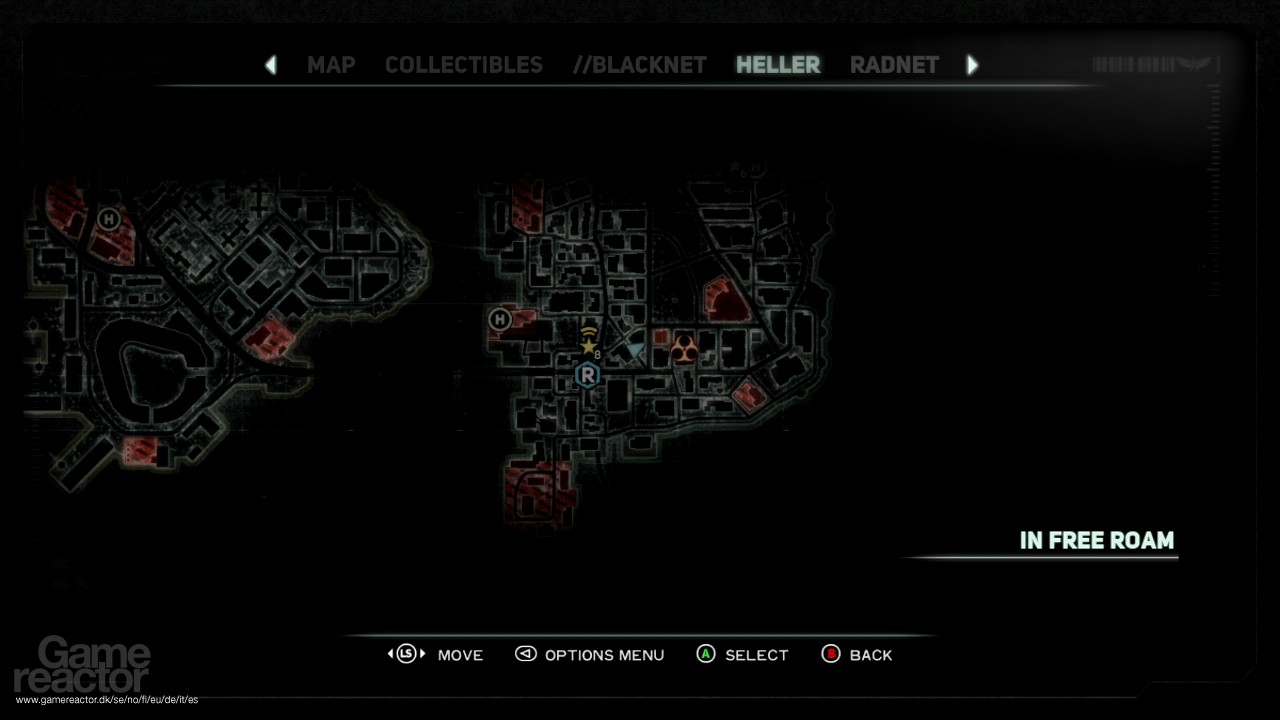
Task: Click the left arrow before the MAP tab
Action: point(271,64)
